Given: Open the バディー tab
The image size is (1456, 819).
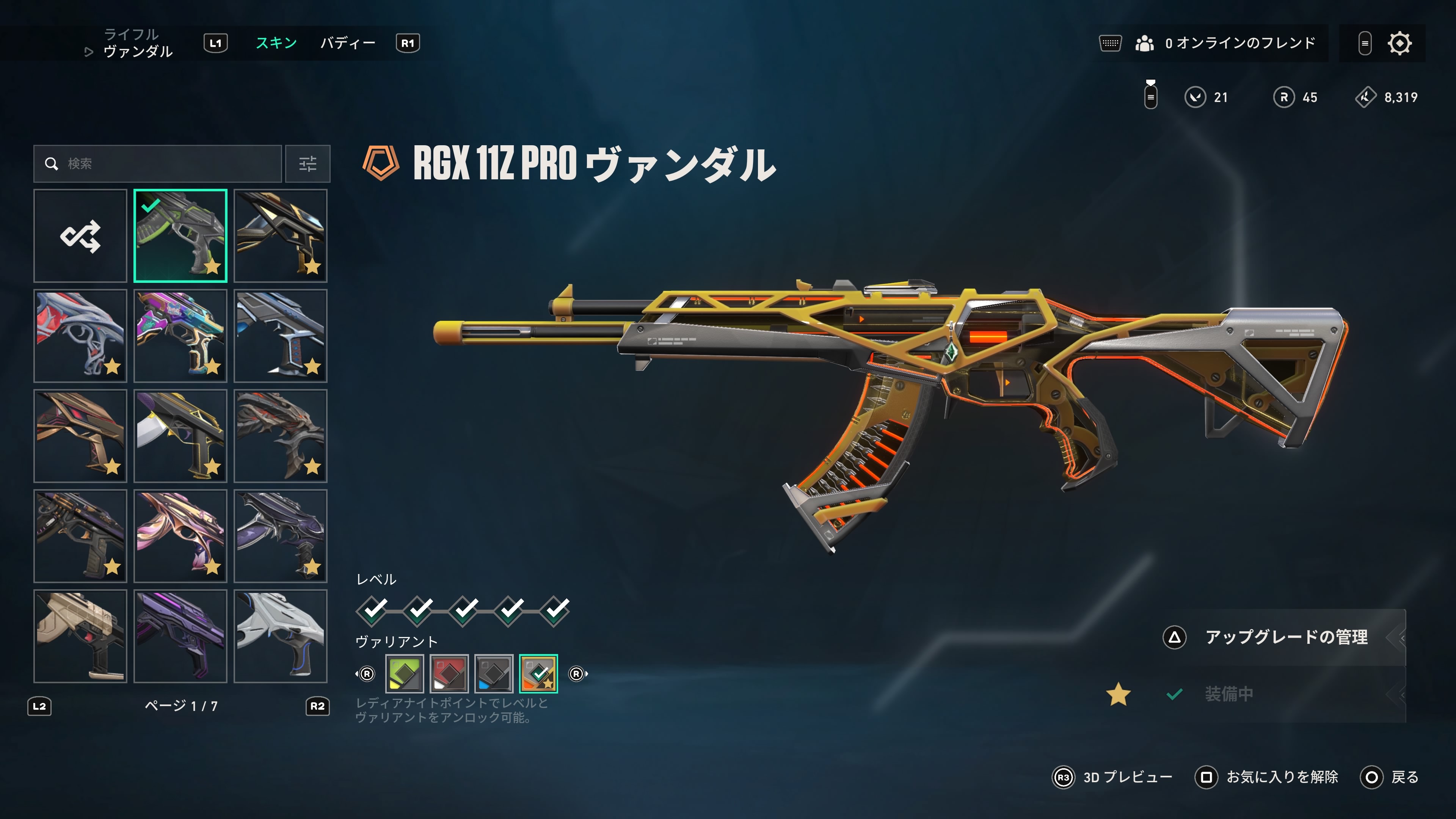Looking at the screenshot, I should click(x=348, y=43).
